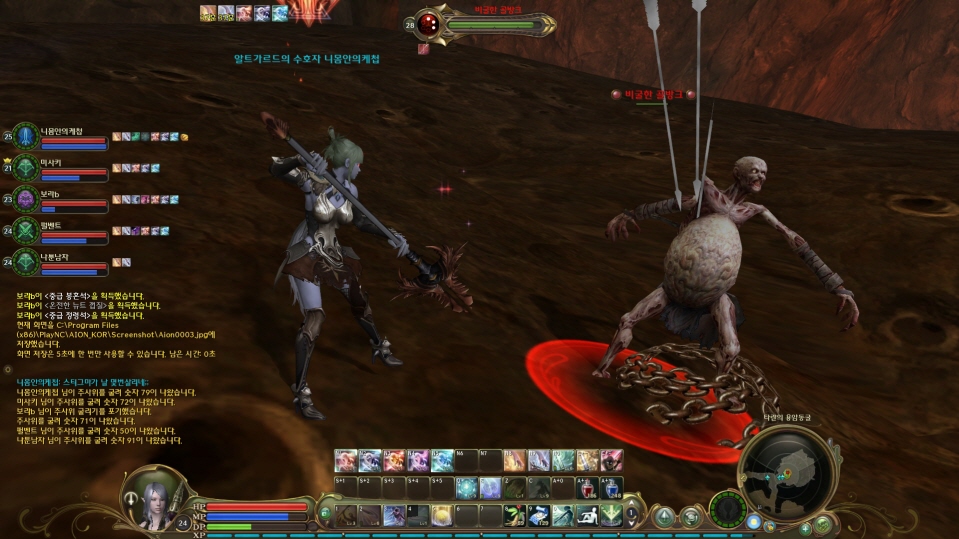This screenshot has height=539, width=959.
Task: Open the chat log window
Action: point(100,410)
